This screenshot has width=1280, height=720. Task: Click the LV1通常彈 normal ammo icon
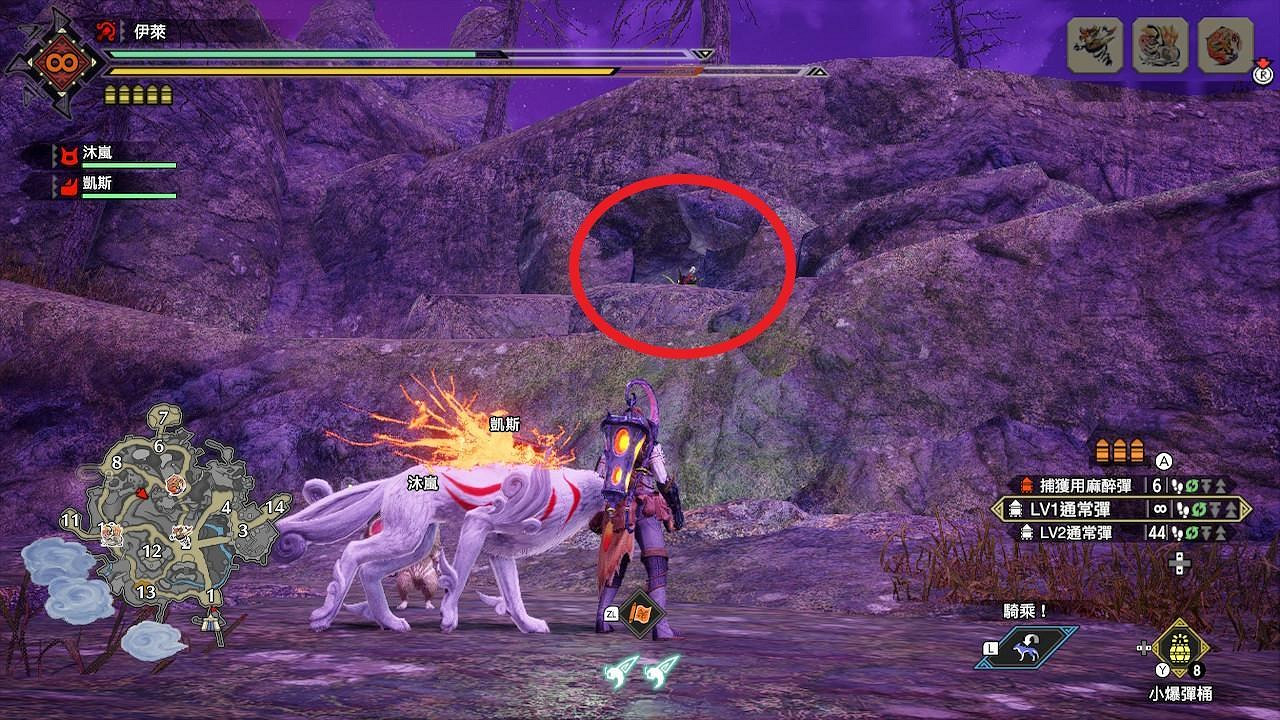pyautogui.click(x=1015, y=509)
